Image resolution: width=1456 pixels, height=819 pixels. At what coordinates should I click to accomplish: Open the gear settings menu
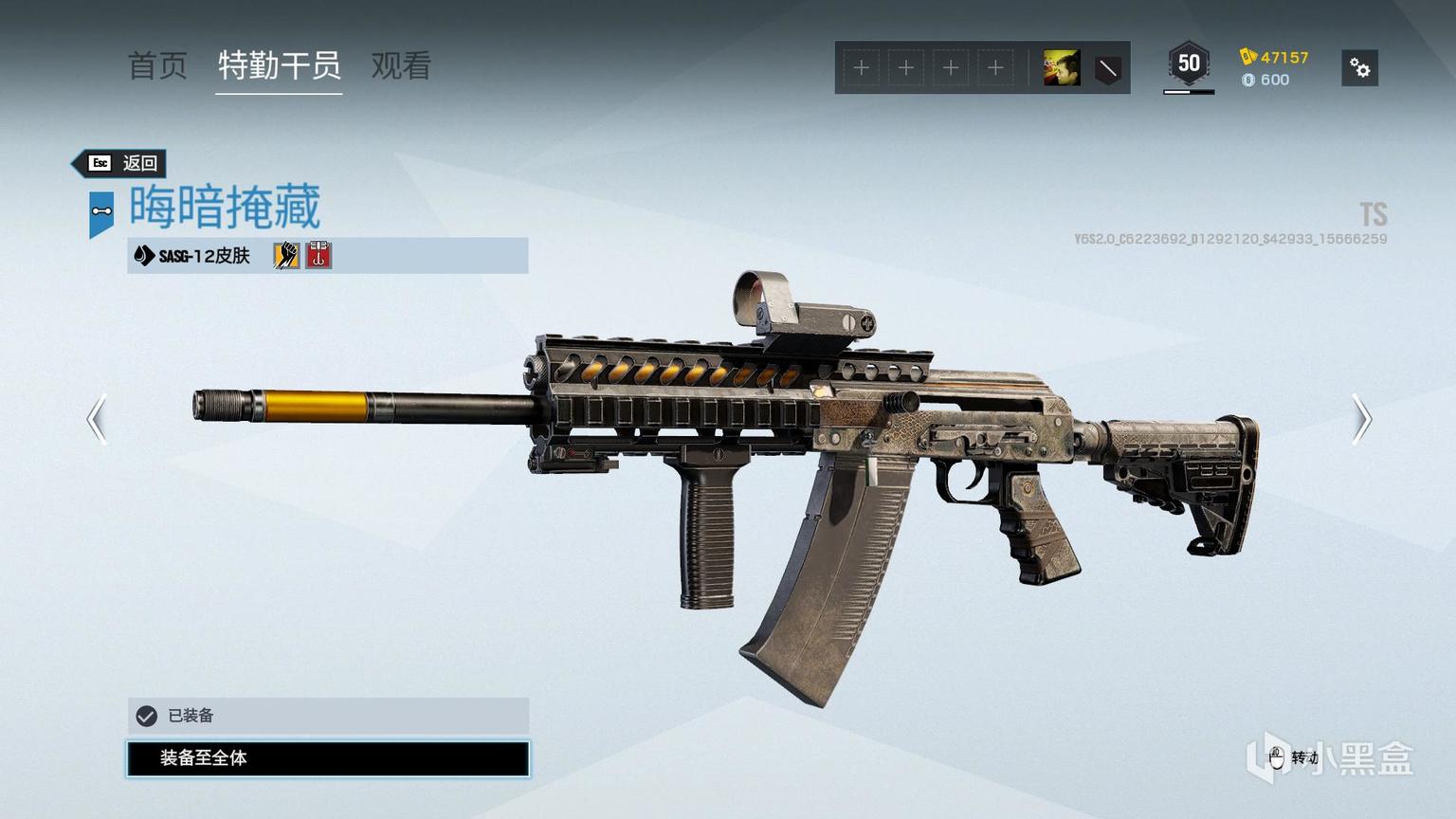(x=1359, y=68)
